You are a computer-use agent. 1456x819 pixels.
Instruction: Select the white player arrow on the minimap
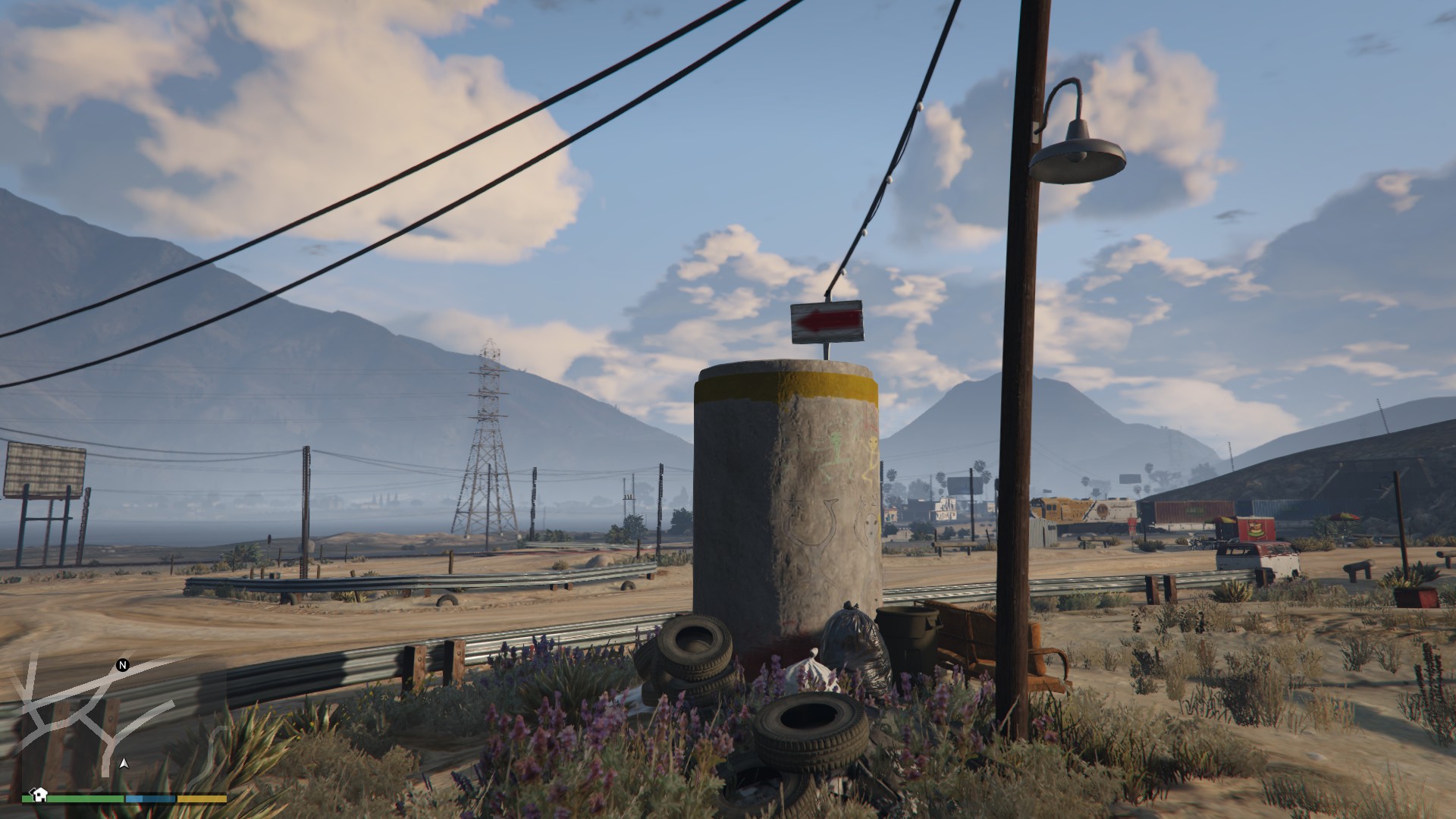tap(124, 764)
